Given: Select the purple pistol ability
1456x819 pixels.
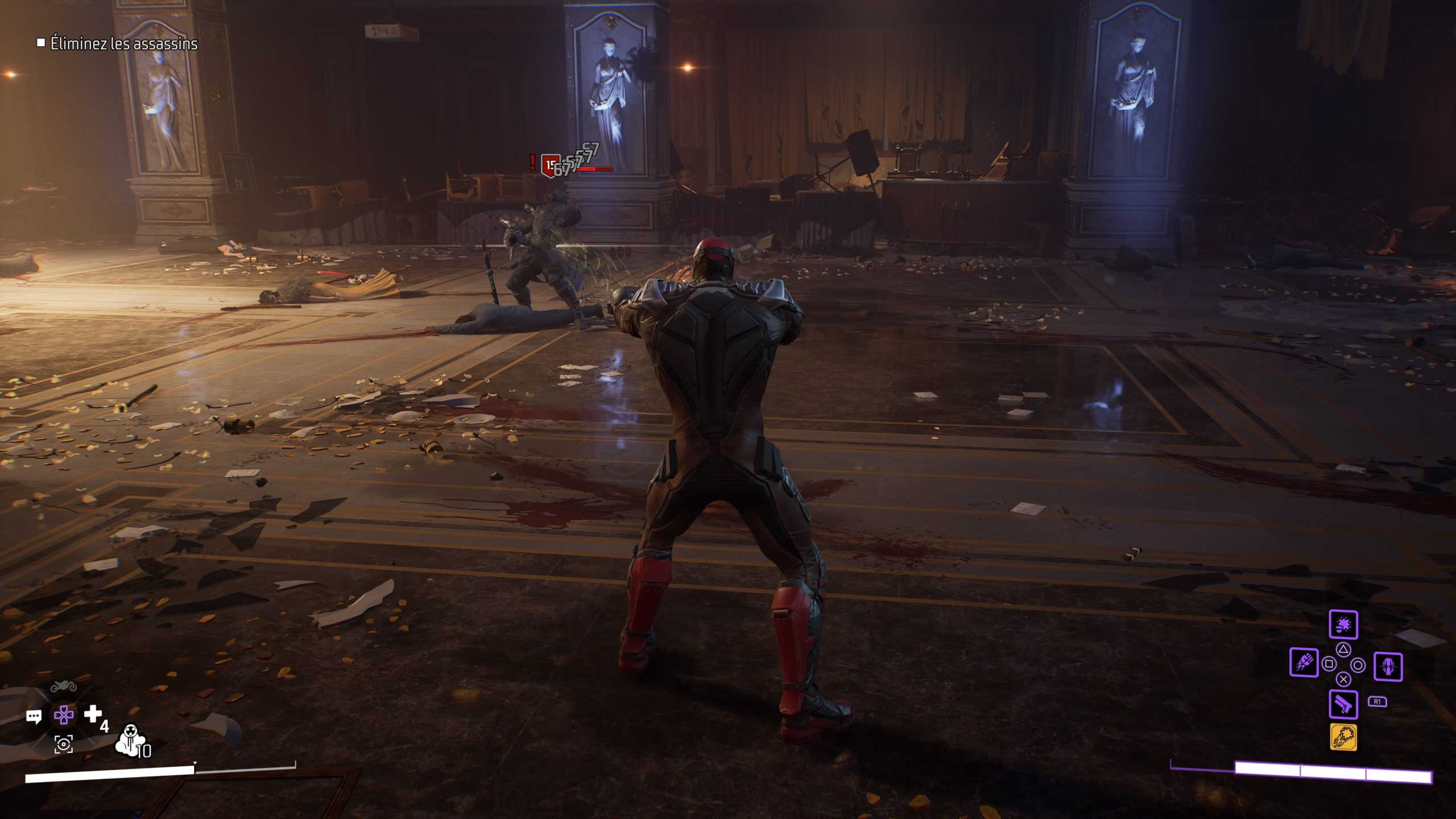Looking at the screenshot, I should pos(1343,705).
